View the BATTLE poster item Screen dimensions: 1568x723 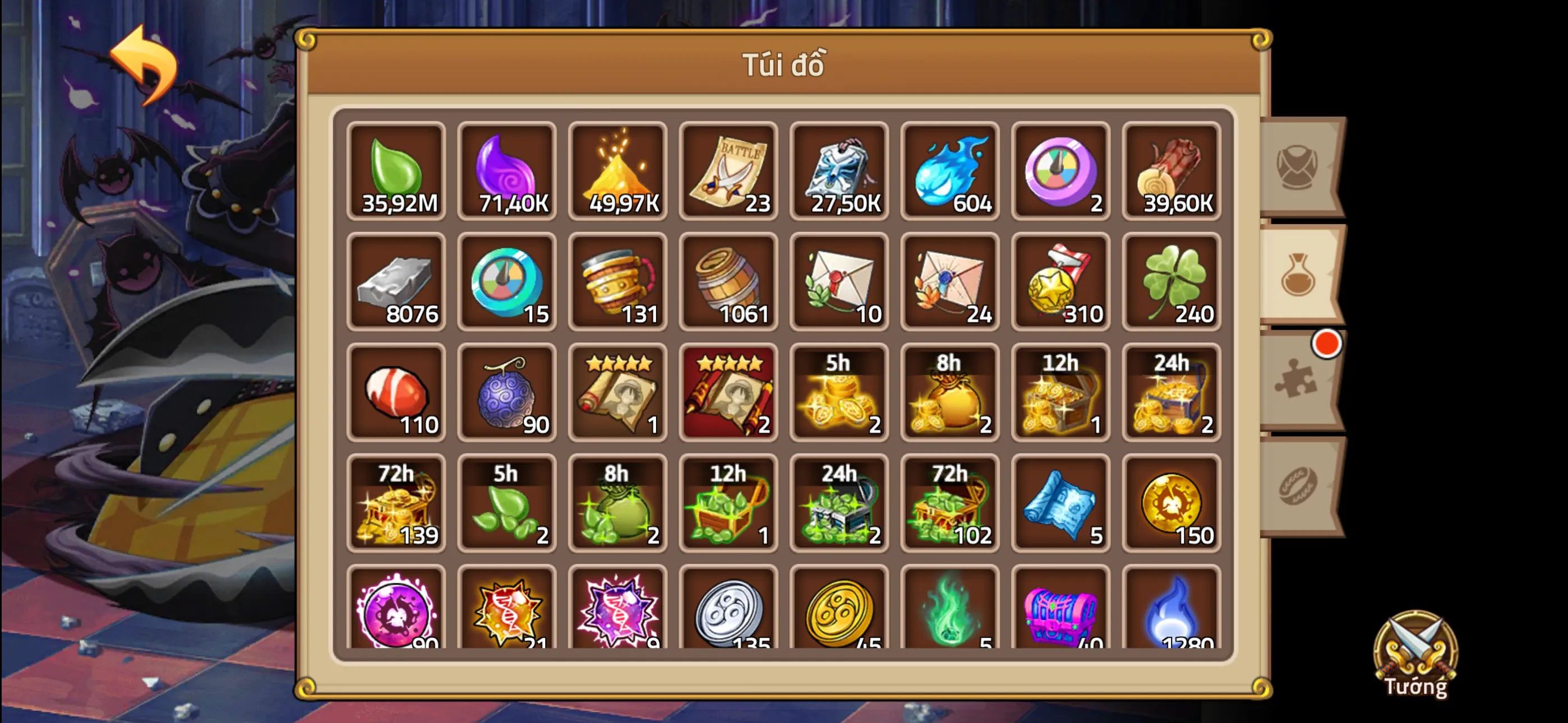[x=728, y=172]
